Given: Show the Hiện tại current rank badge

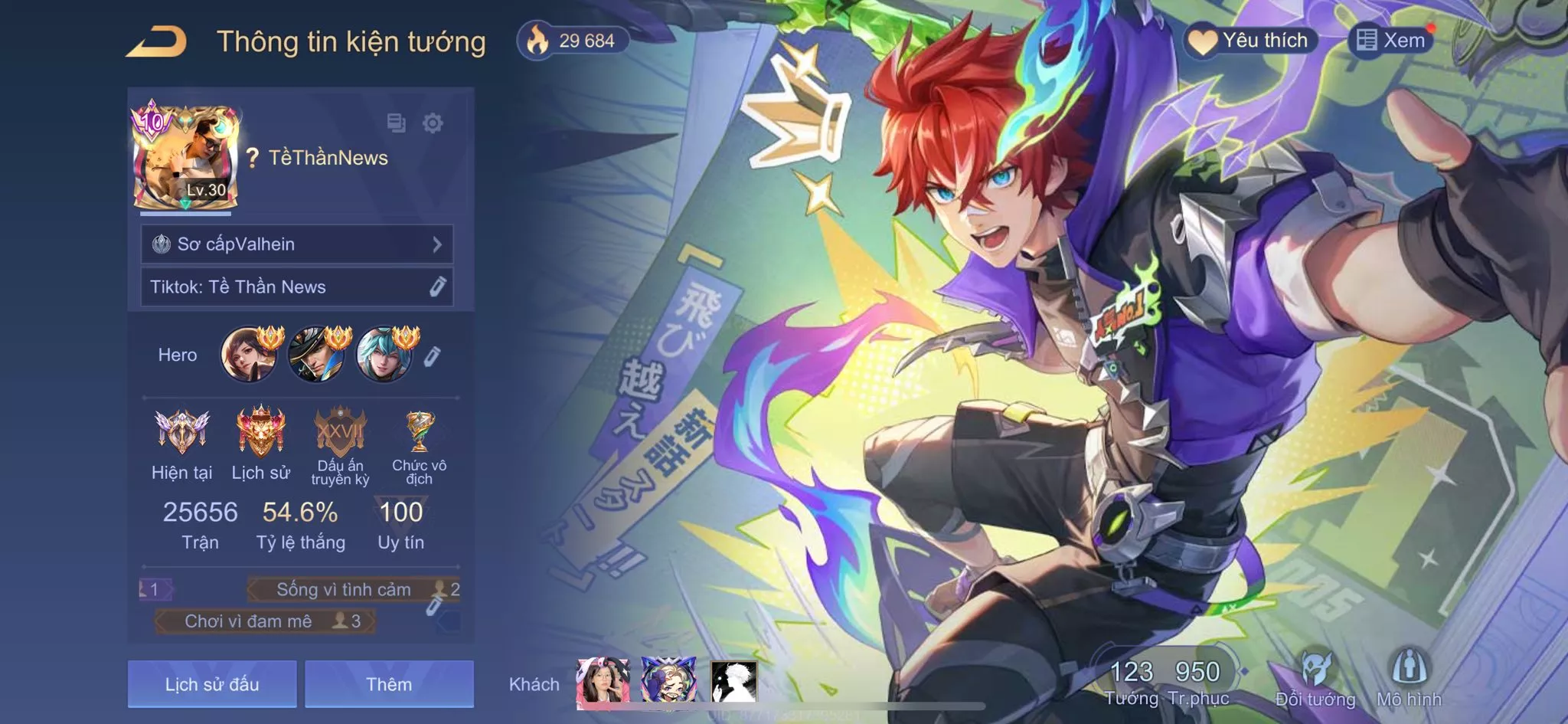Looking at the screenshot, I should point(181,431).
